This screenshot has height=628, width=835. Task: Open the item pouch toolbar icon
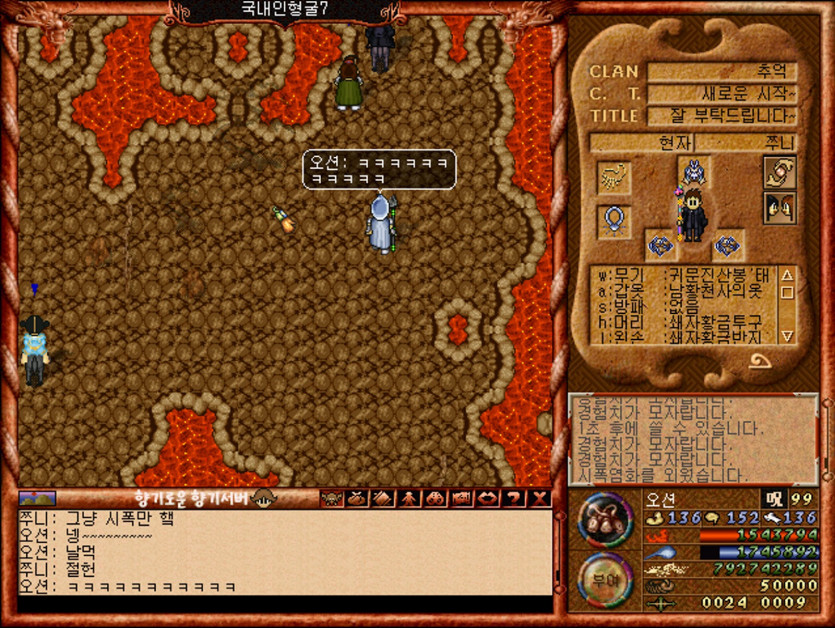(357, 498)
